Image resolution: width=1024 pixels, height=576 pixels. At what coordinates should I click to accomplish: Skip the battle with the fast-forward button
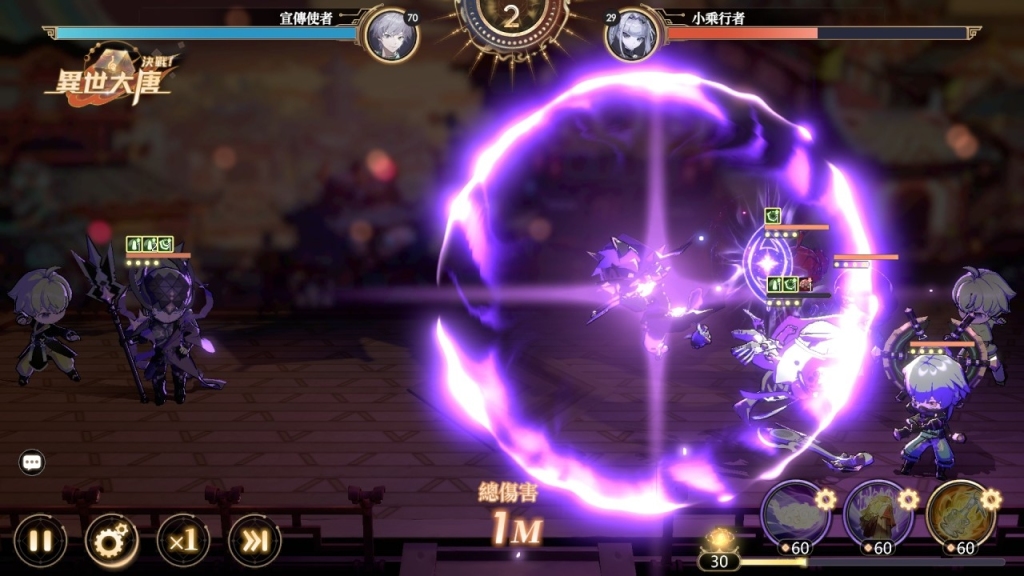(x=255, y=541)
